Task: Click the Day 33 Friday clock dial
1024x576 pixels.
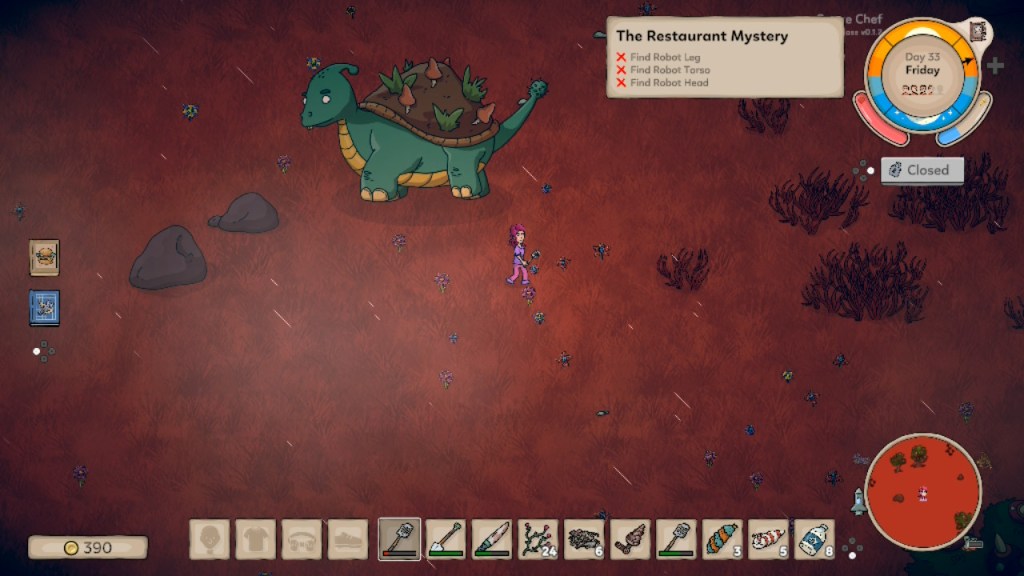Action: pyautogui.click(x=922, y=75)
